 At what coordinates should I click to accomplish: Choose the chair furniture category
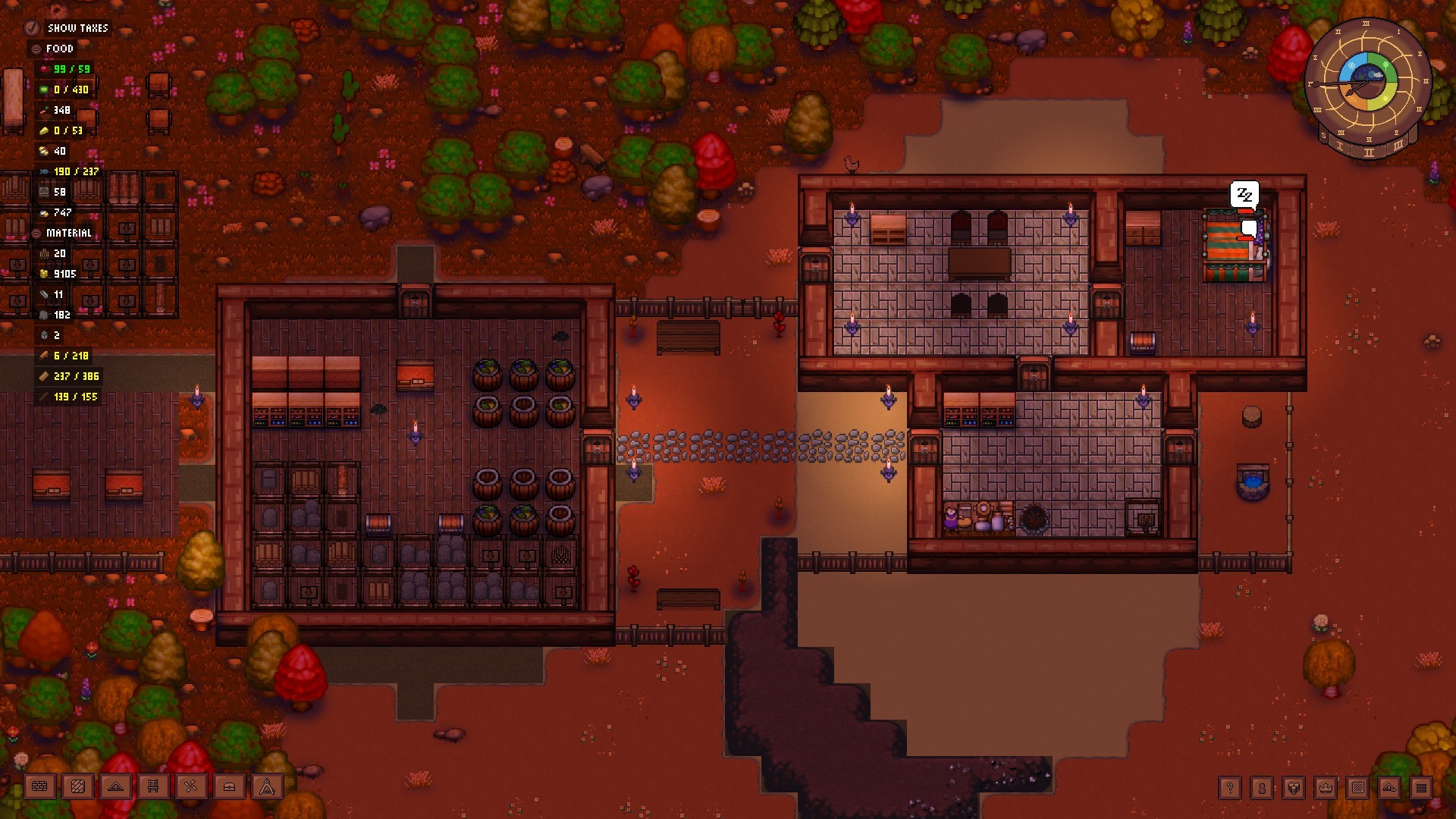[x=153, y=787]
